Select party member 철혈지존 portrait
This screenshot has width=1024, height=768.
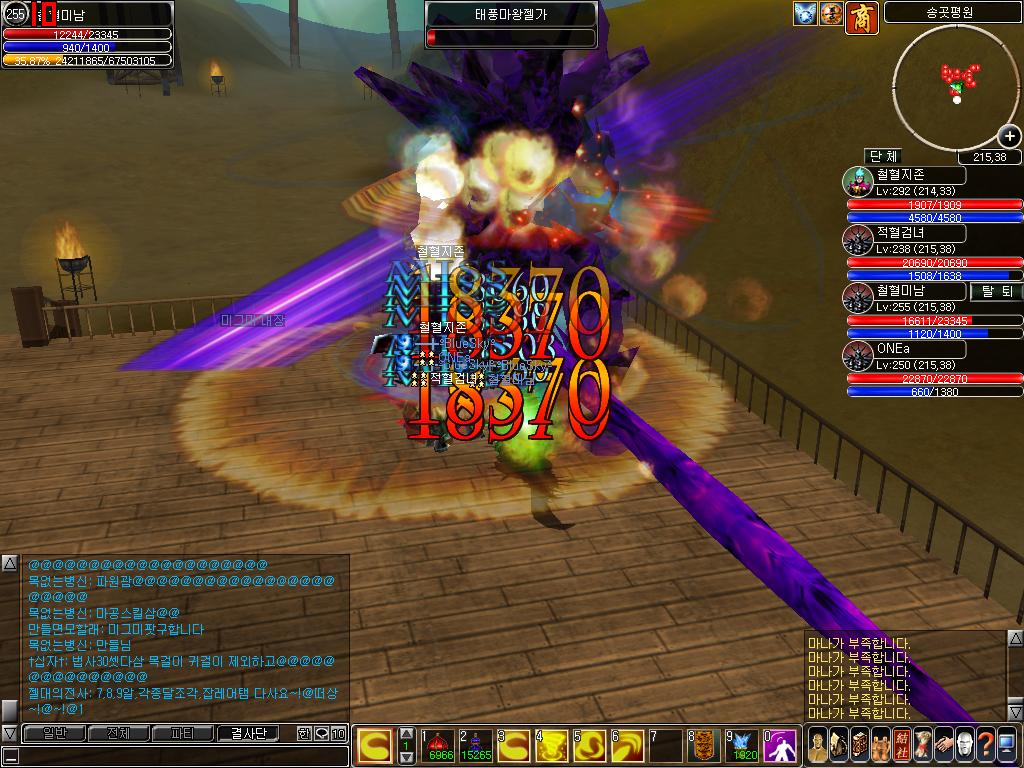tap(858, 182)
